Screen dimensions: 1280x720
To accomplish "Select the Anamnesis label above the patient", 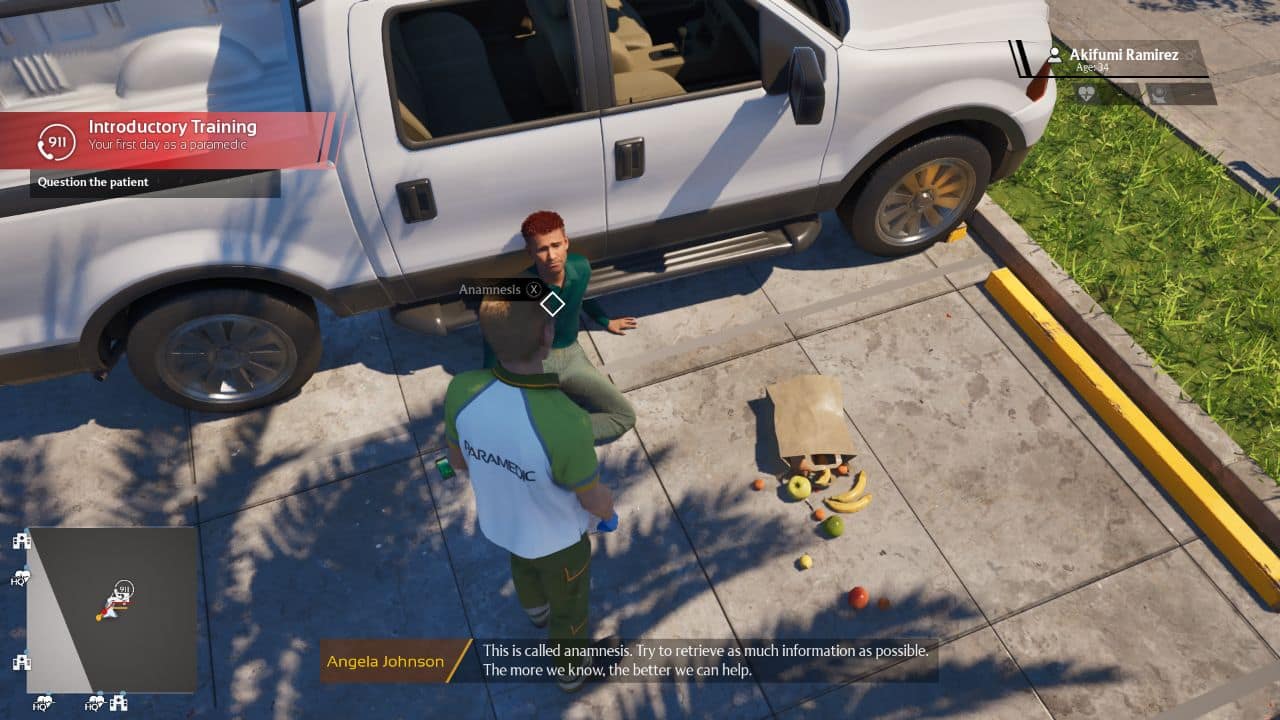I will click(x=490, y=289).
